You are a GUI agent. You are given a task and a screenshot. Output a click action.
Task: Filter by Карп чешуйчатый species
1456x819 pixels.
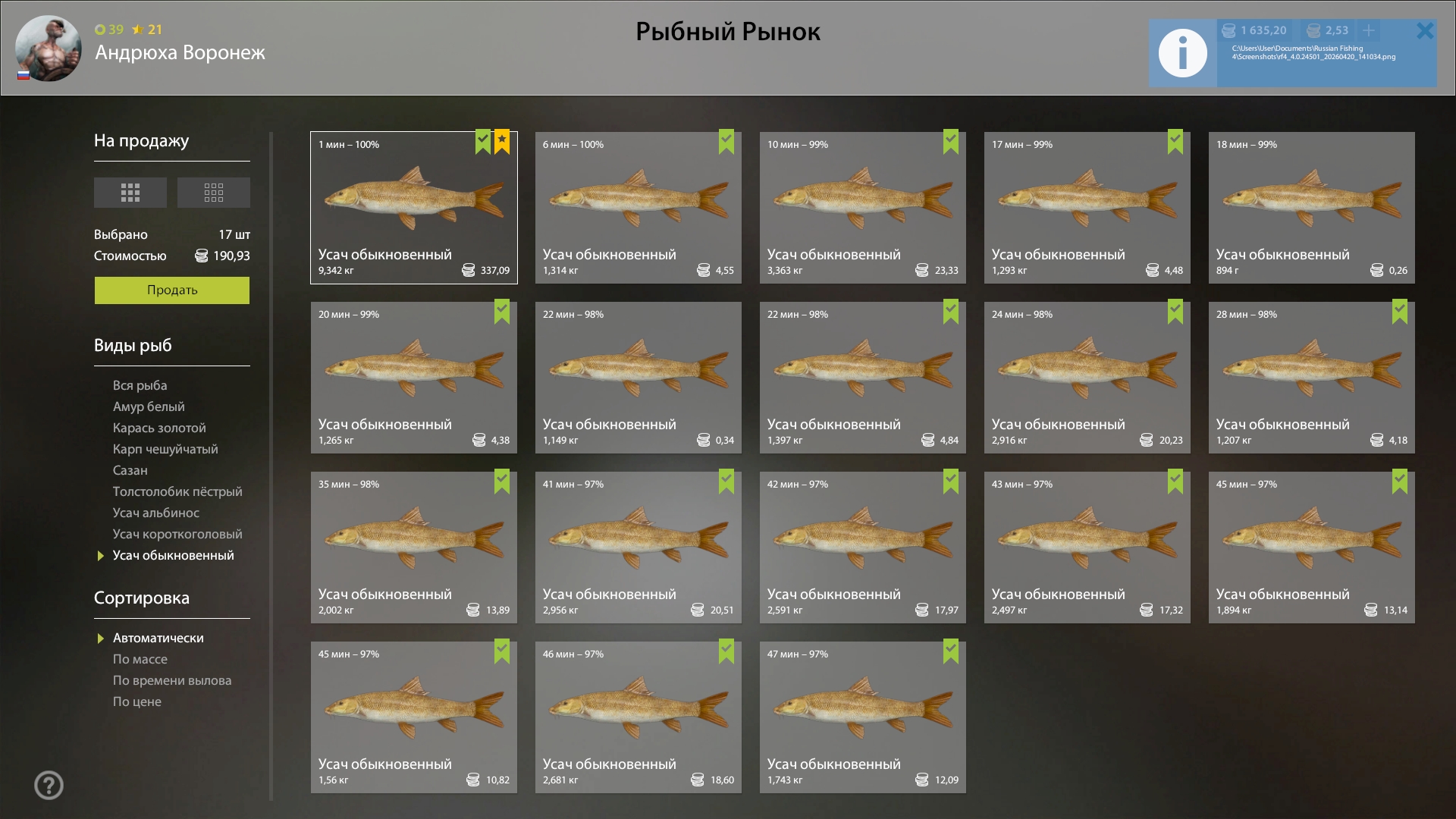[165, 449]
